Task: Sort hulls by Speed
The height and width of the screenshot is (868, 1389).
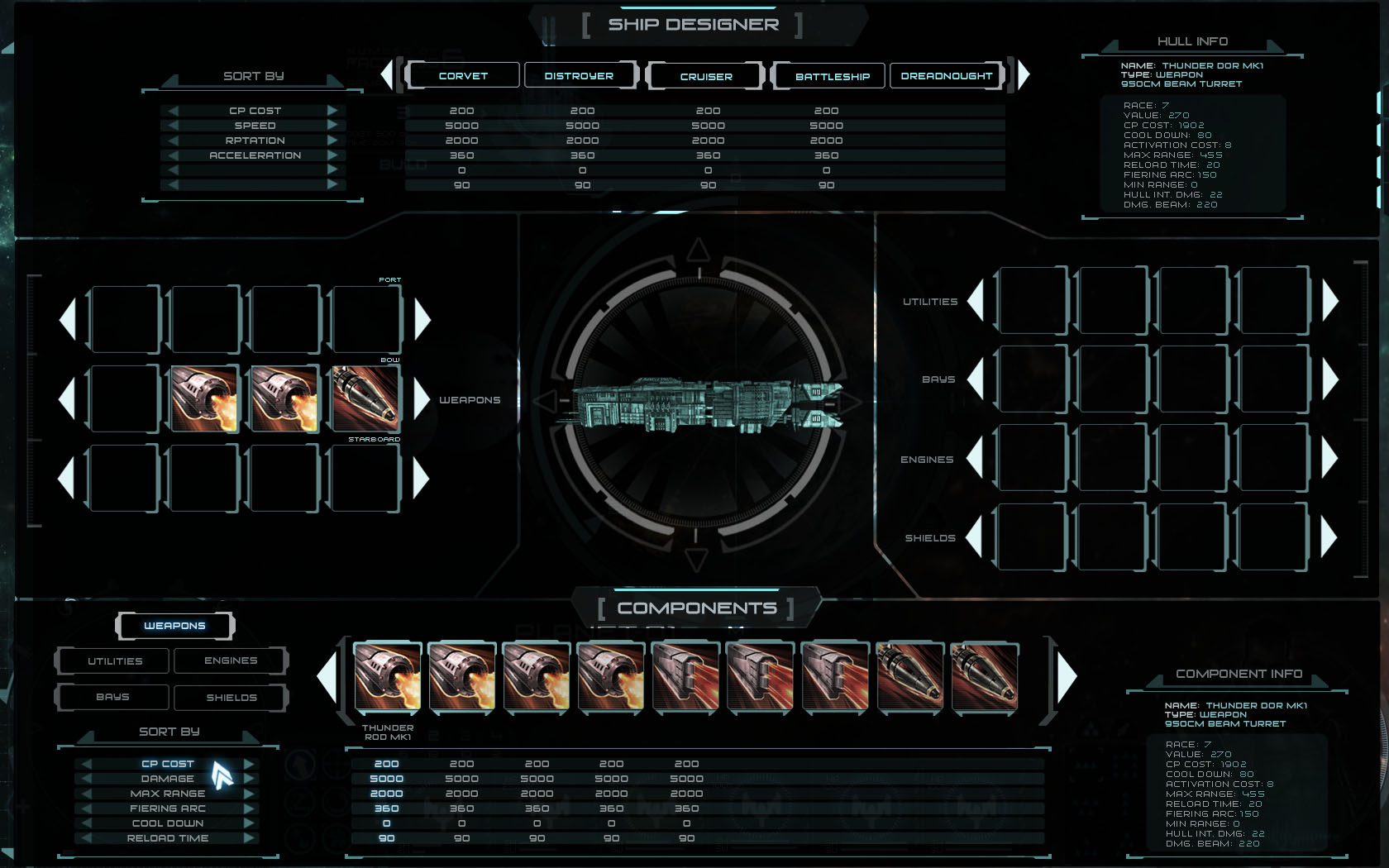Action: pos(255,126)
